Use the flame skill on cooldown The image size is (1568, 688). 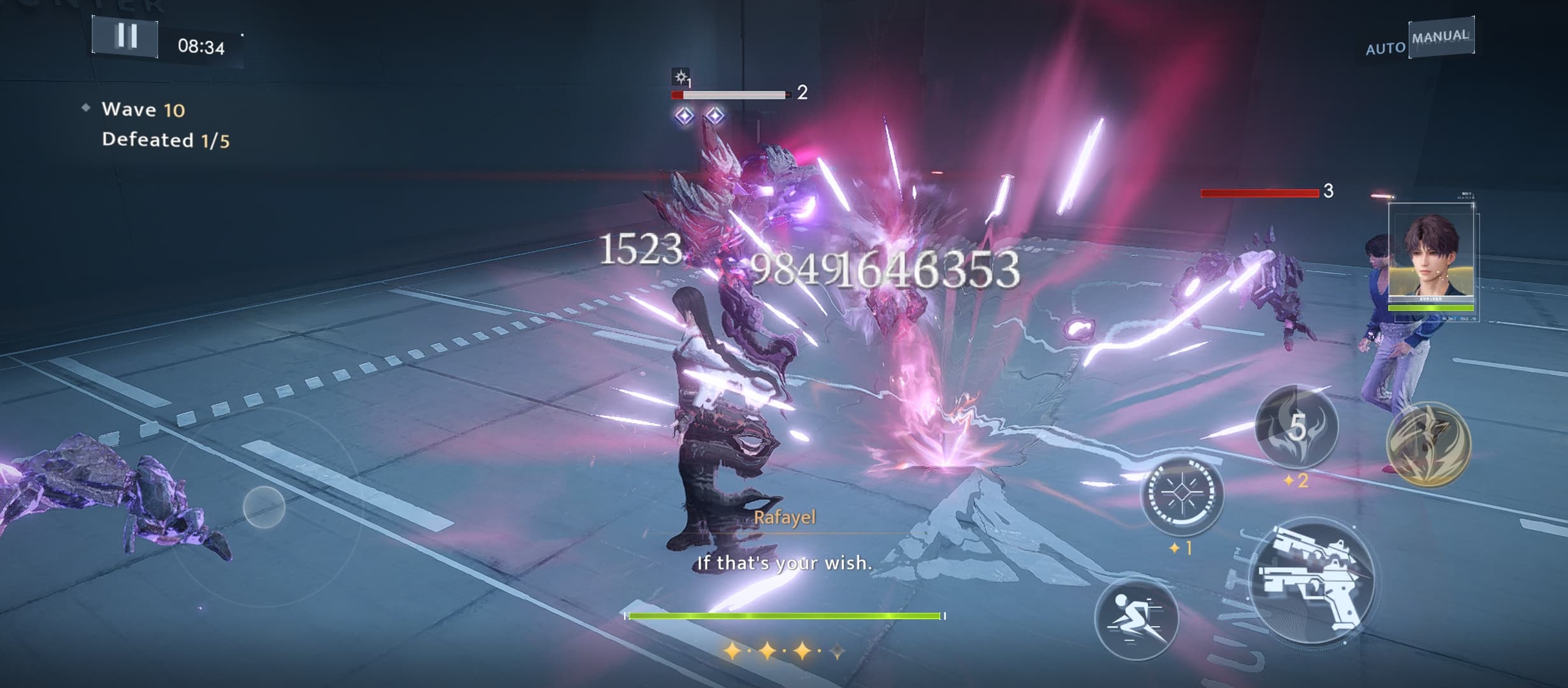[x=1296, y=427]
